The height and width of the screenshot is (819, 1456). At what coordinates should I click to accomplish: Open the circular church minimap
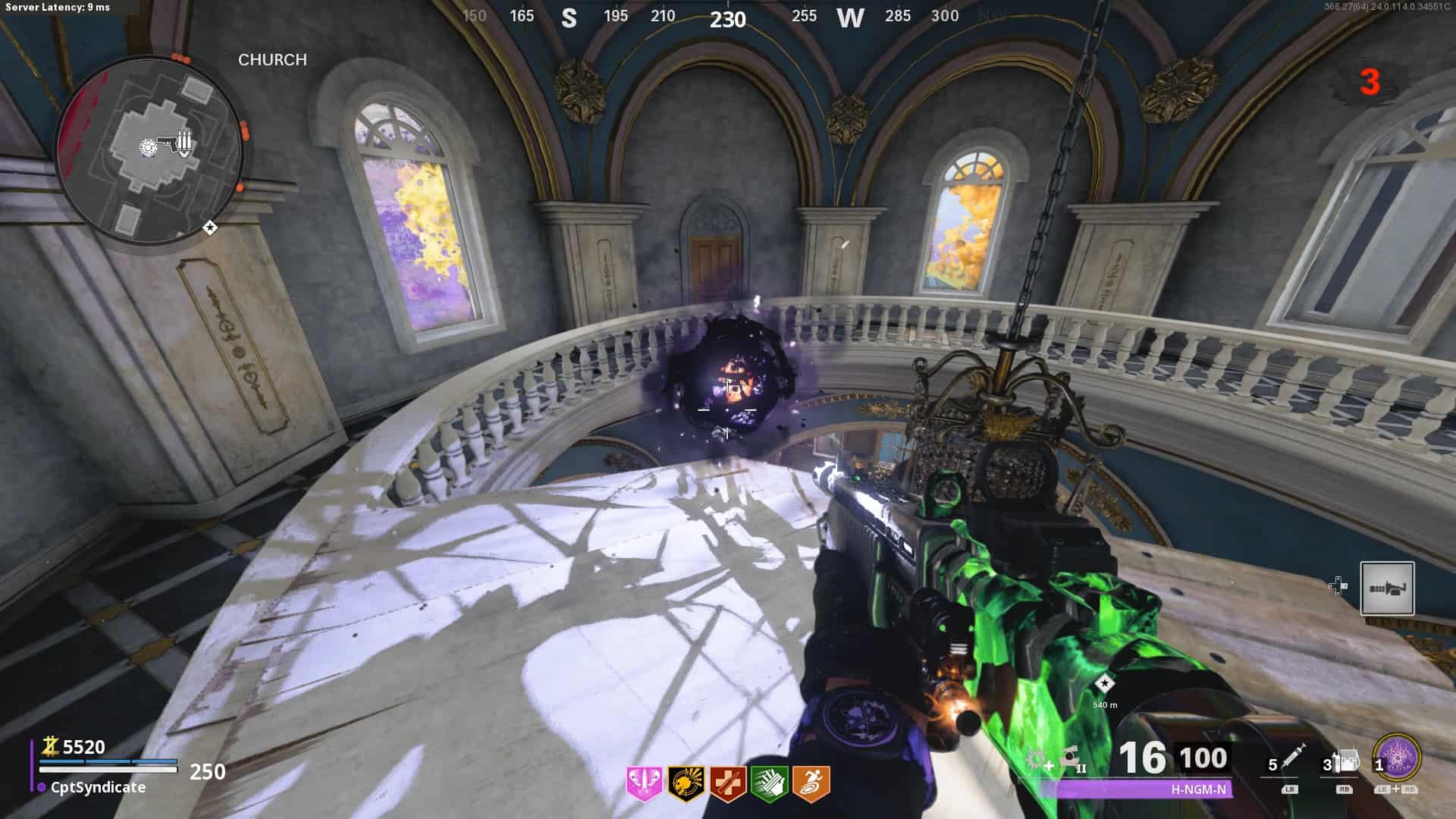pyautogui.click(x=149, y=152)
